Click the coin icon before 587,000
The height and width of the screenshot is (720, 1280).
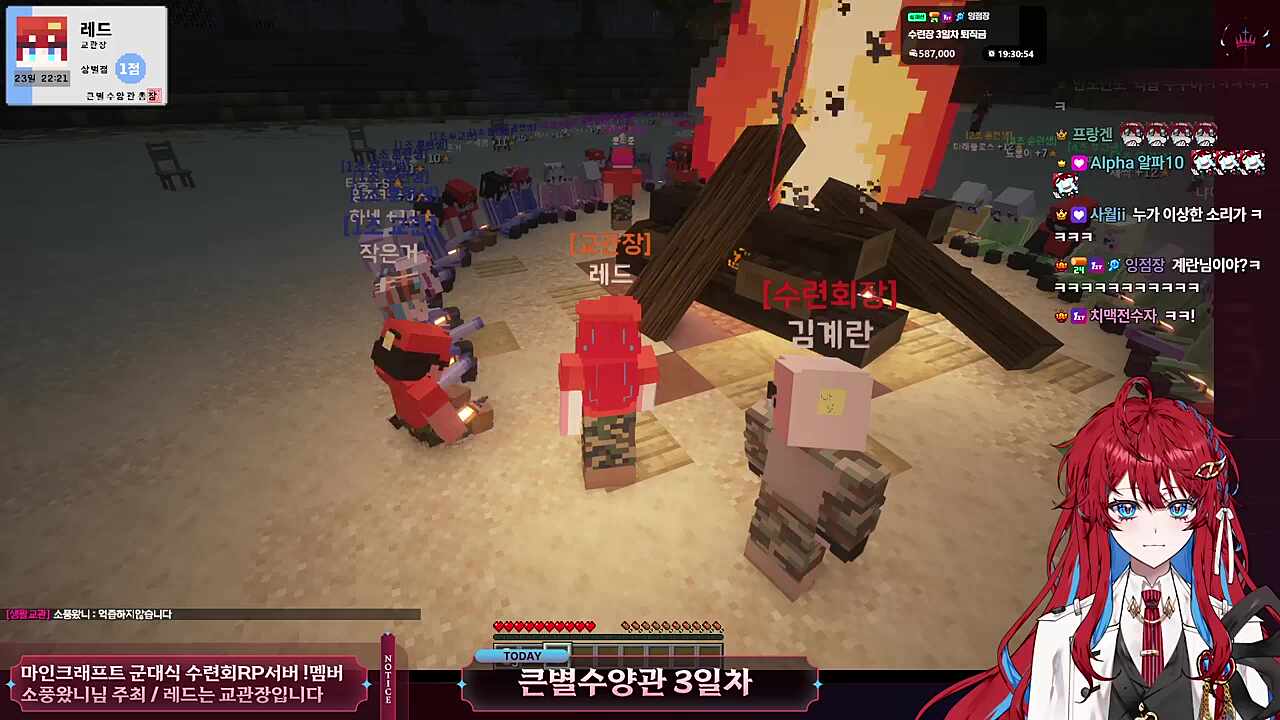[913, 53]
